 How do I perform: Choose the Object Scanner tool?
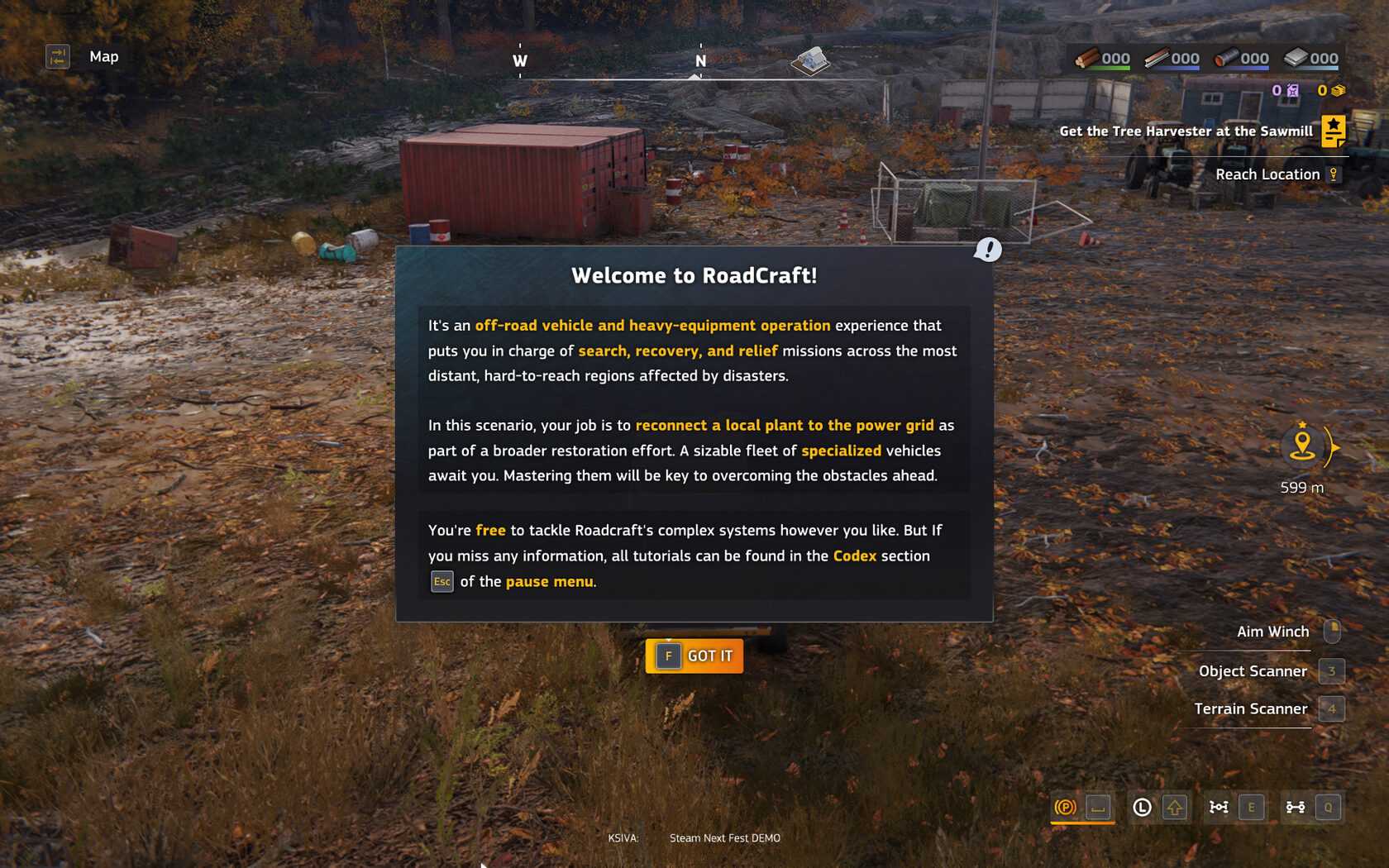tap(1253, 671)
